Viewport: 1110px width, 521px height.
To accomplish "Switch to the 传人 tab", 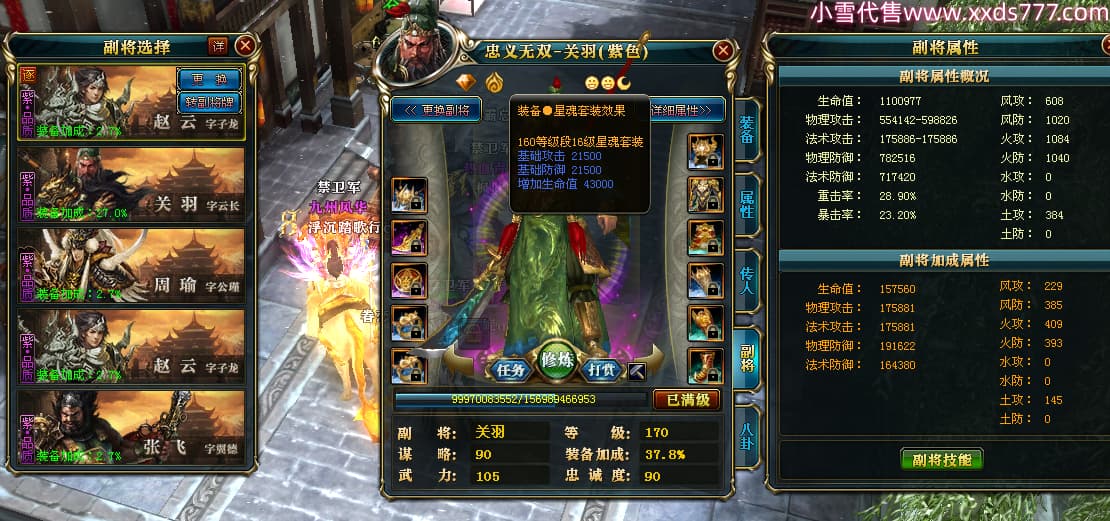I will 746,285.
